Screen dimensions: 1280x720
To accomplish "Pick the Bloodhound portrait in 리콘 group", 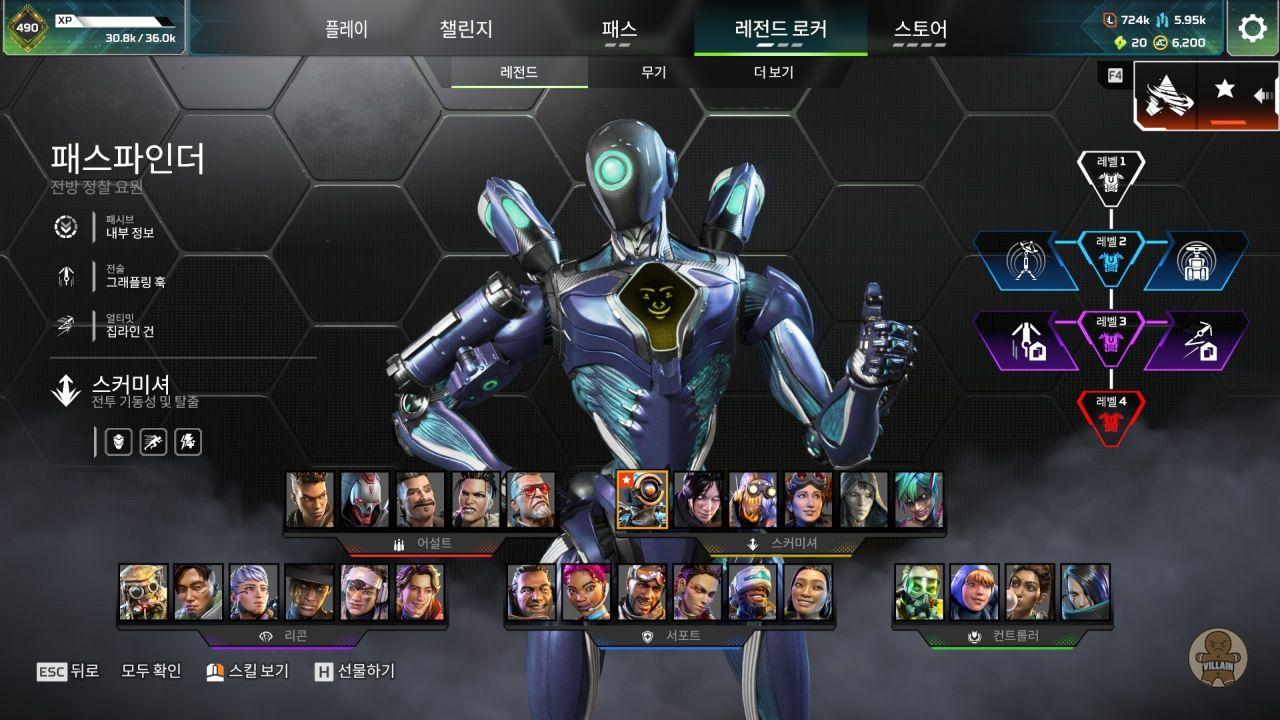I will [143, 592].
